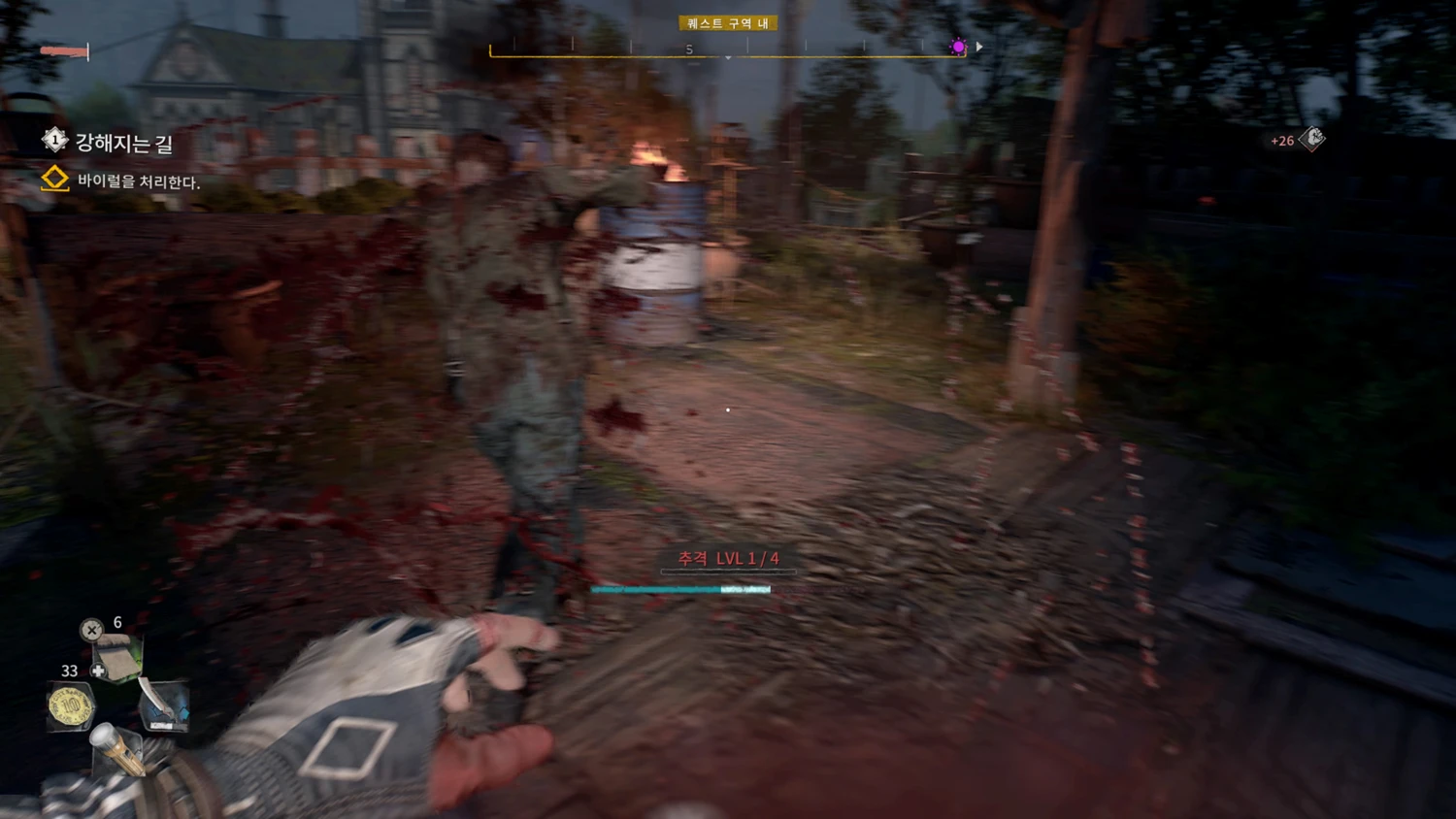Image resolution: width=1456 pixels, height=819 pixels.
Task: Click the purple sun marker on compass
Action: coord(958,47)
